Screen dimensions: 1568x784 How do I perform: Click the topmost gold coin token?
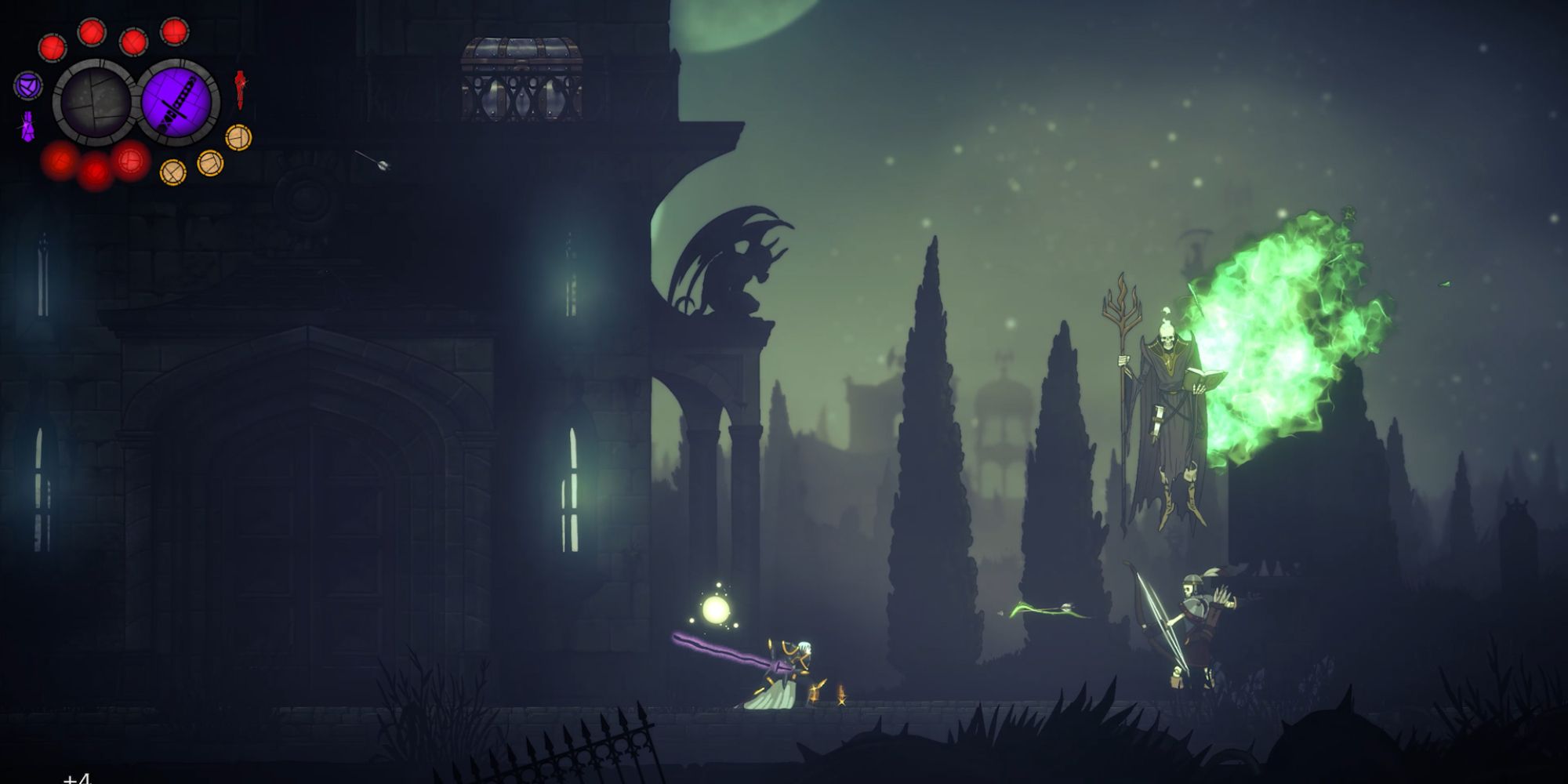click(238, 136)
